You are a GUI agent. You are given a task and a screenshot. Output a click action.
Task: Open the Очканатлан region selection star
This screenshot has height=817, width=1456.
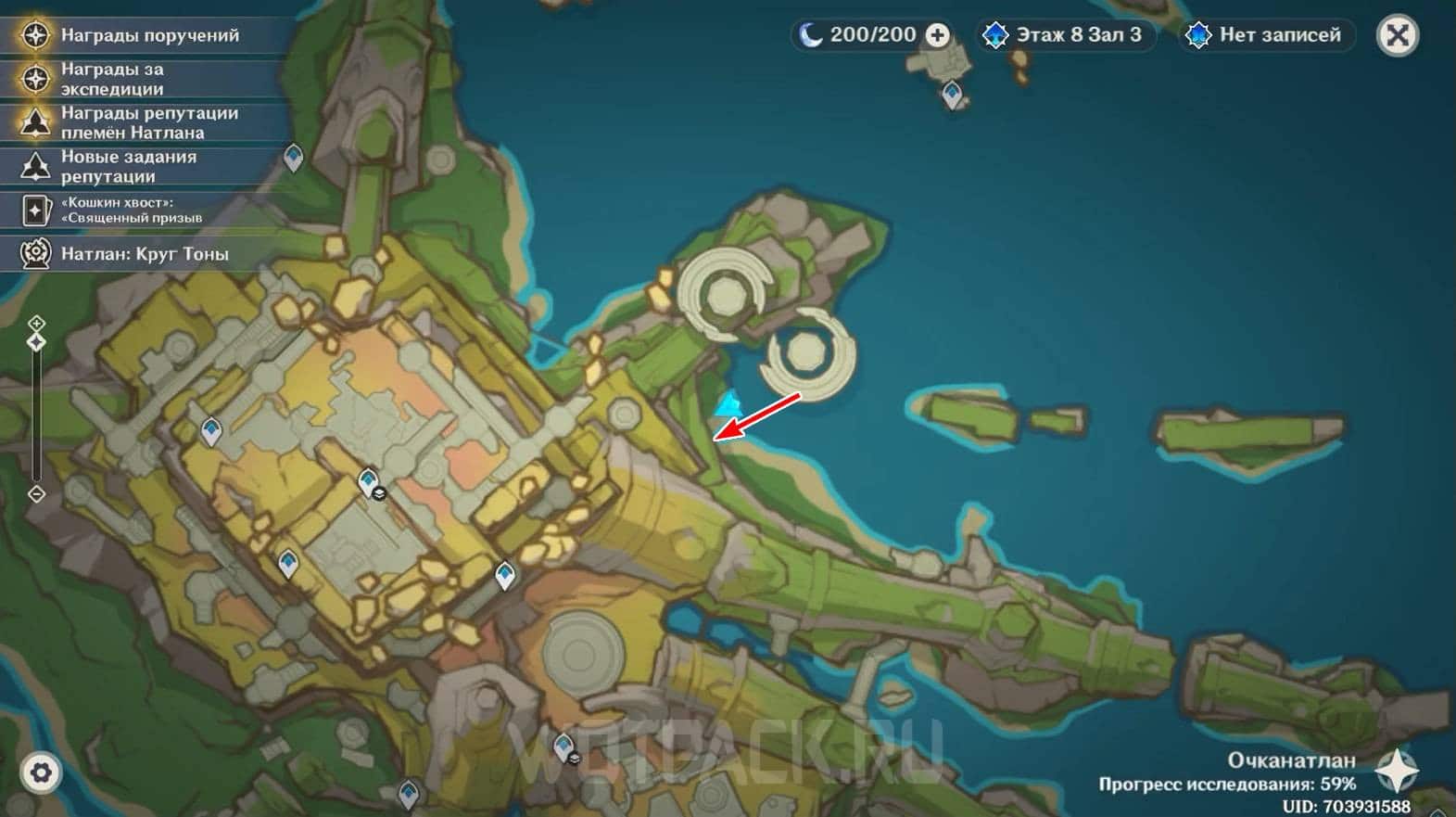pos(1397,771)
